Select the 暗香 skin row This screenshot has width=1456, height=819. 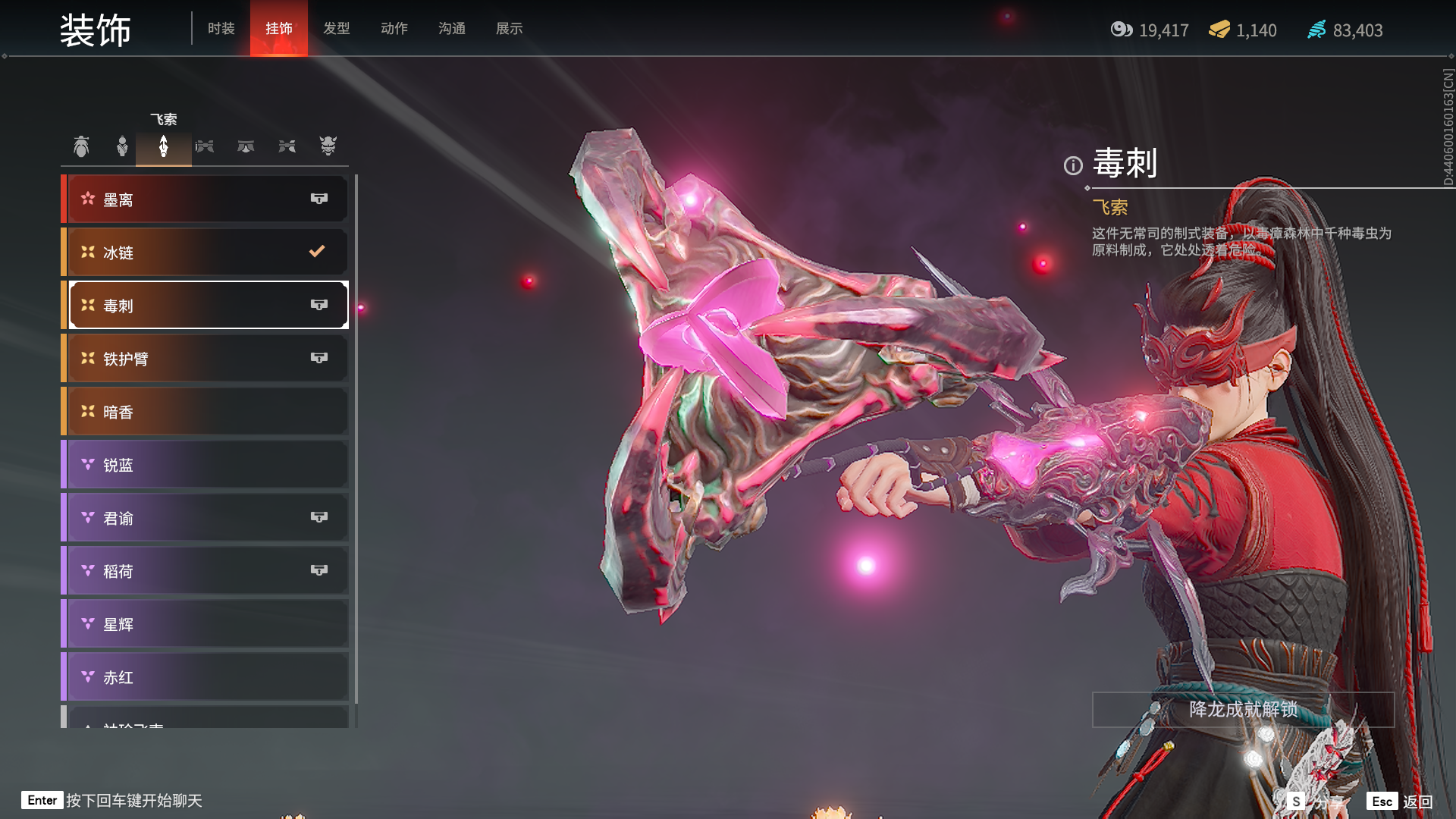coord(206,412)
